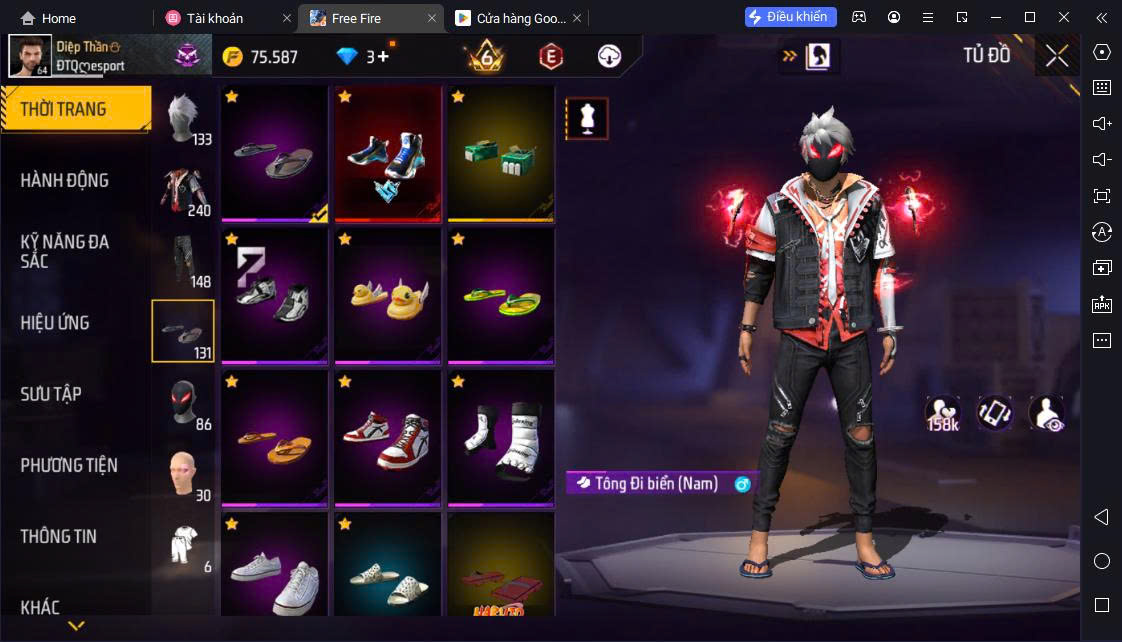Viewport: 1122px width, 642px height.
Task: Switch to the hair category tab
Action: coord(184,119)
